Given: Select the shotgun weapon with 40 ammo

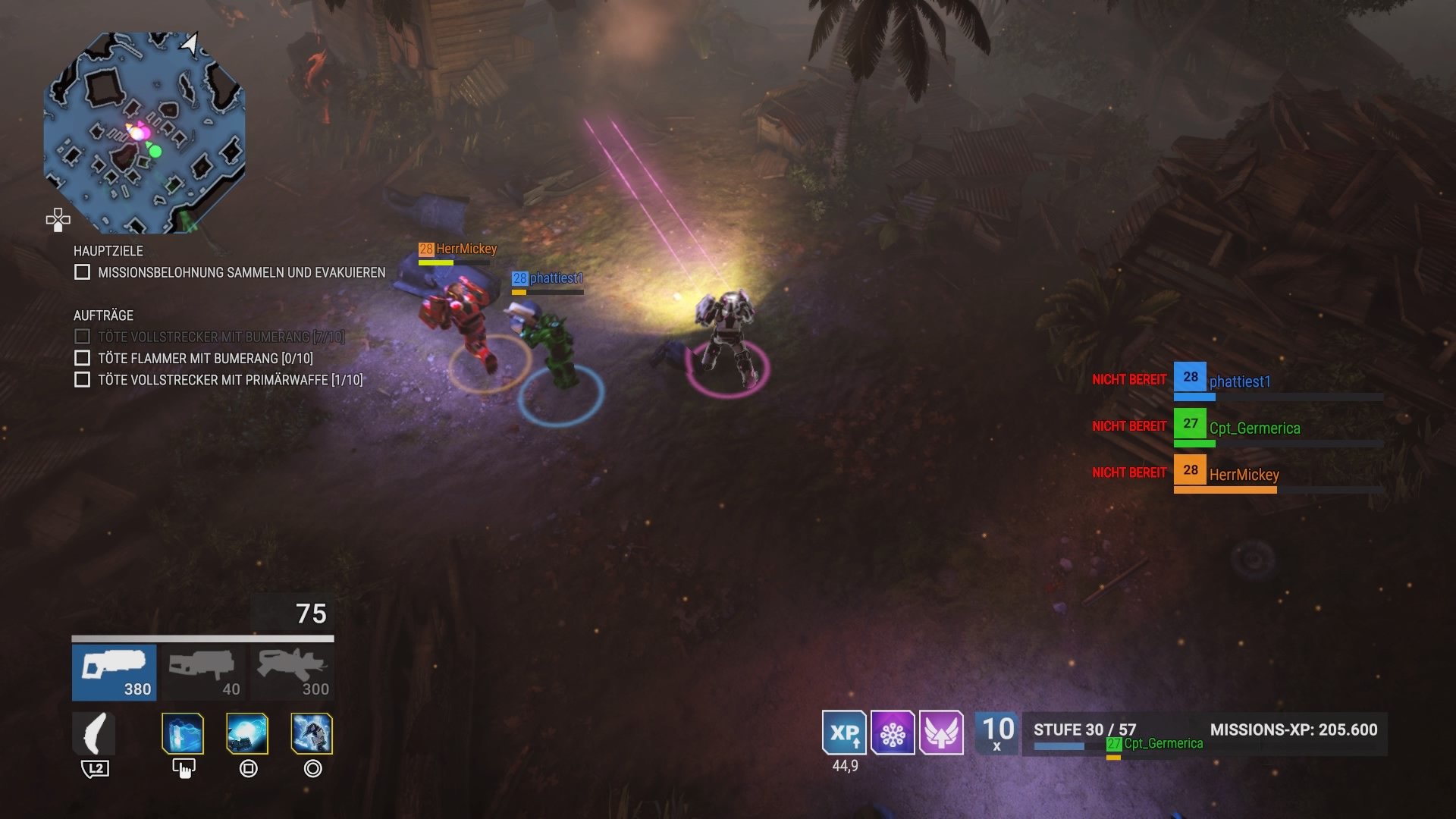Looking at the screenshot, I should (x=203, y=671).
